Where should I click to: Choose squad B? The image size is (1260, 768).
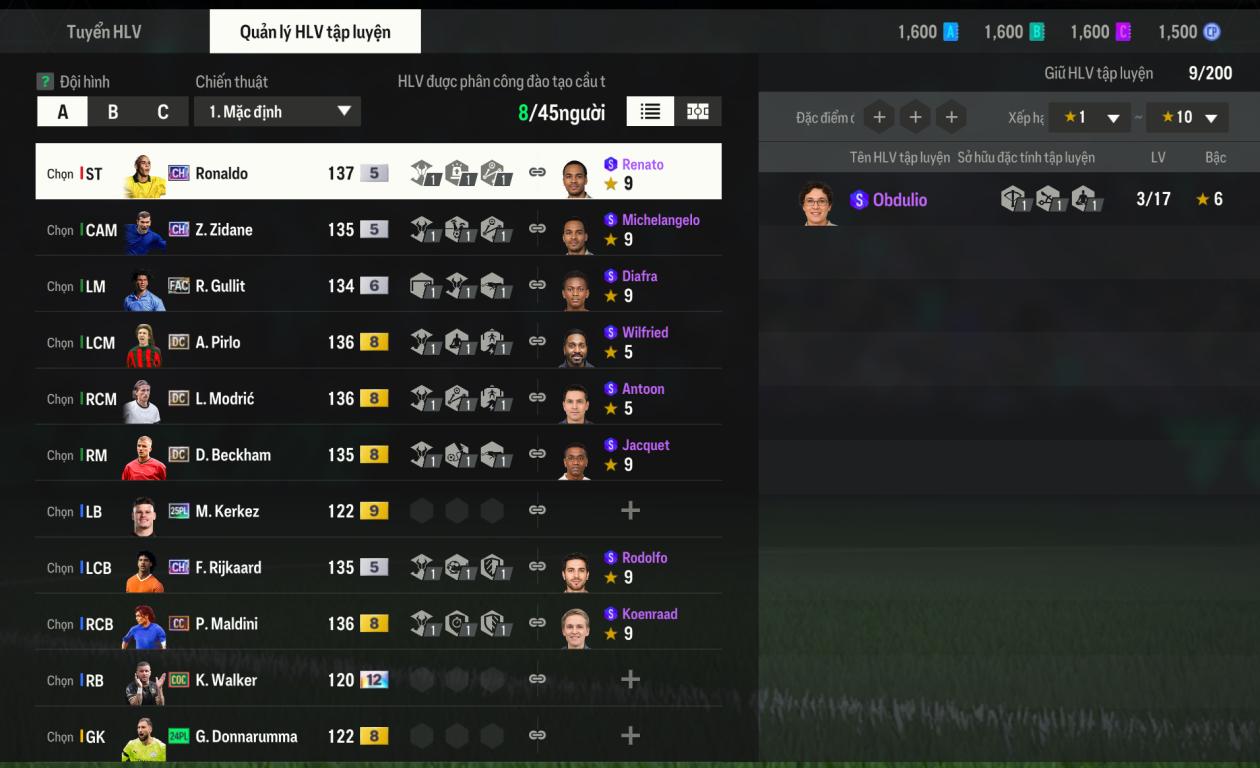coord(113,112)
